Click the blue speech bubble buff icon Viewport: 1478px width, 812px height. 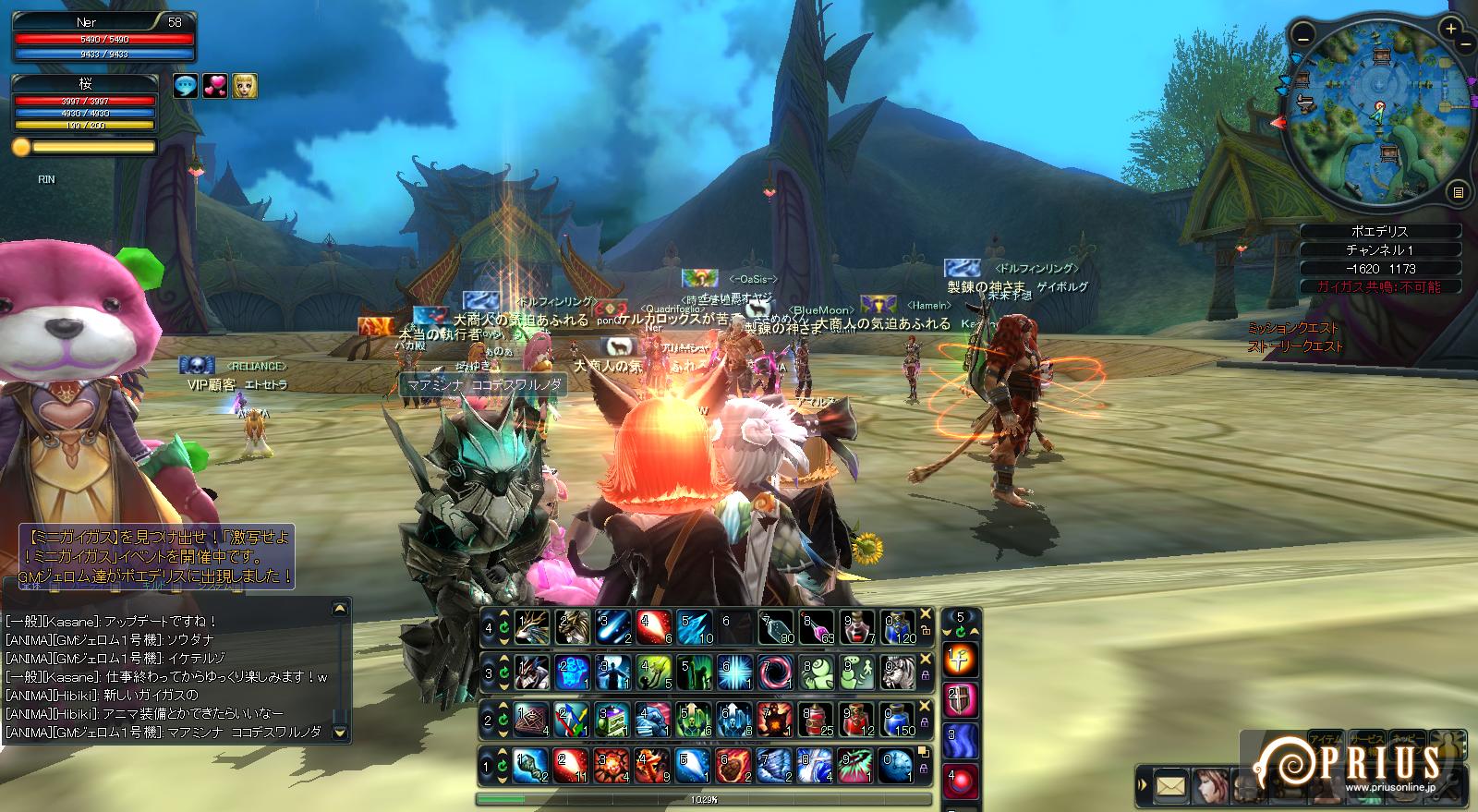(x=186, y=86)
